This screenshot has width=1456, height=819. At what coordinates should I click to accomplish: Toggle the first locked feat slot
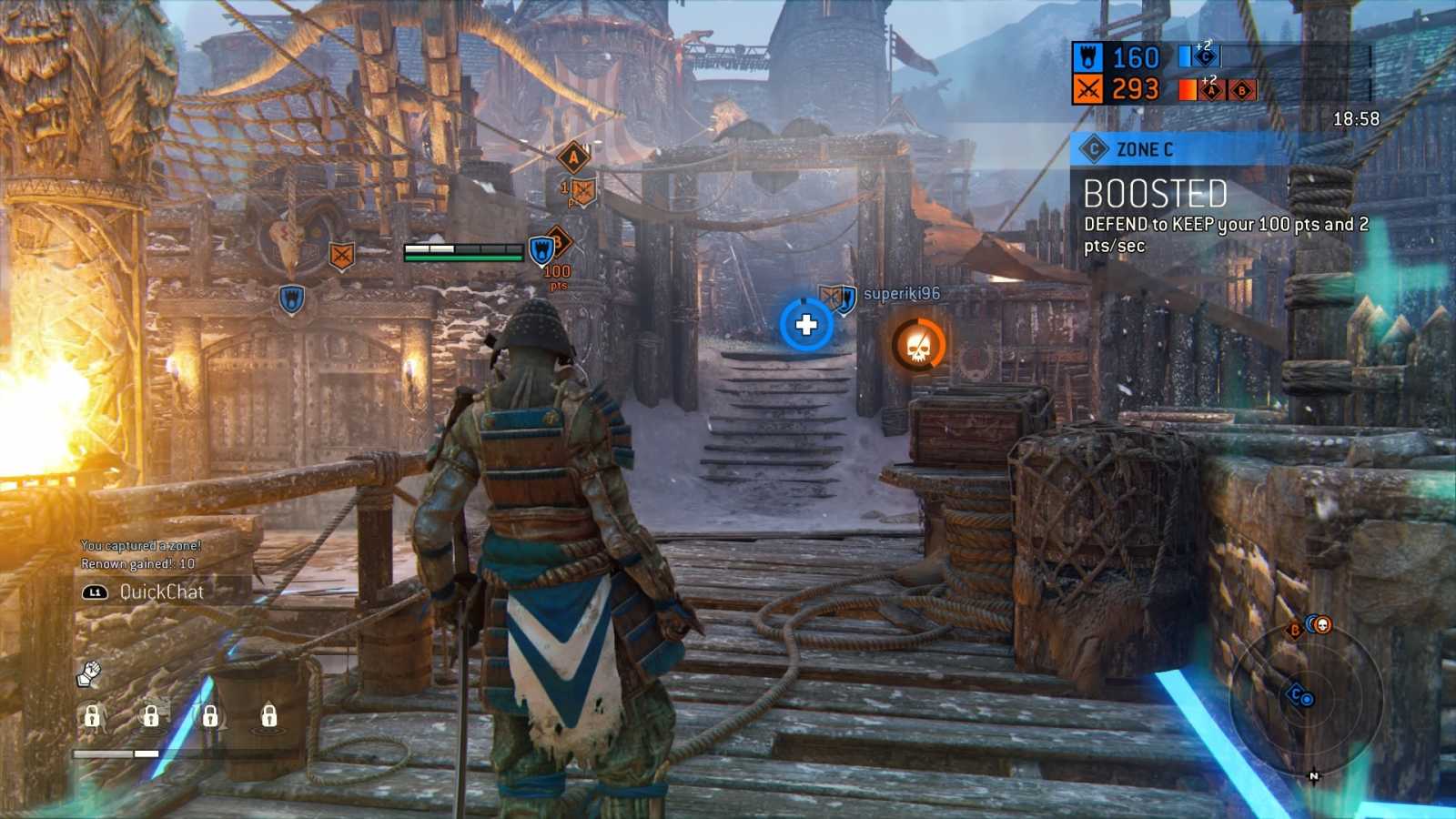(91, 718)
